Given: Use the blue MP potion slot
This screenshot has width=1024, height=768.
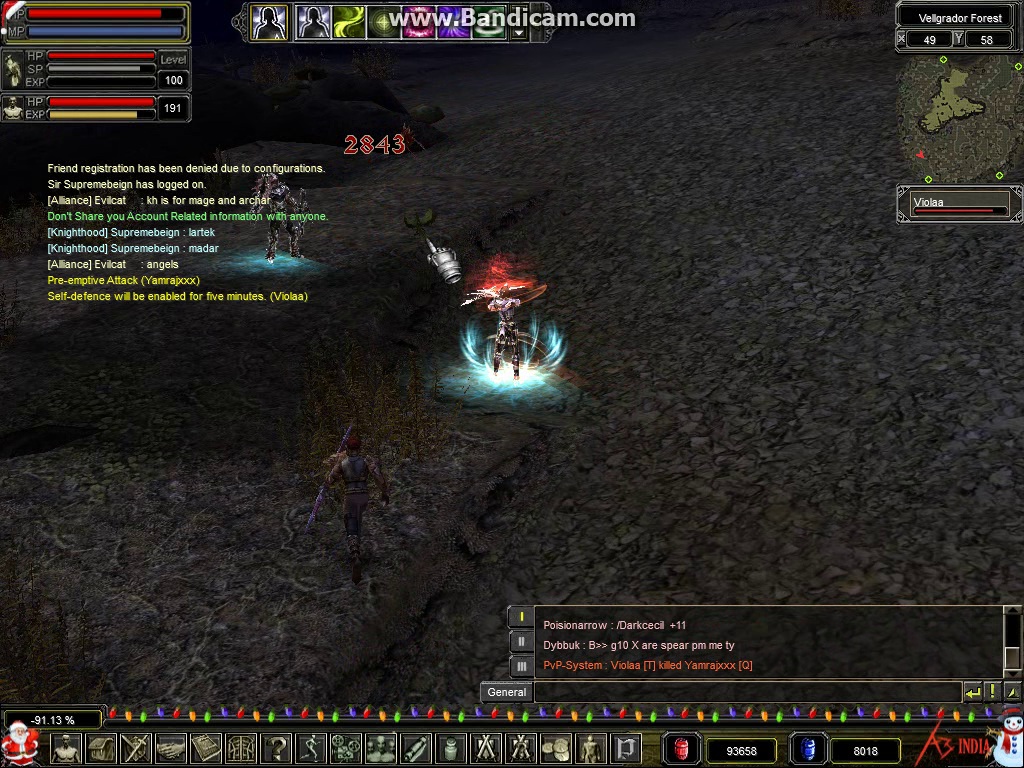Looking at the screenshot, I should tap(808, 749).
